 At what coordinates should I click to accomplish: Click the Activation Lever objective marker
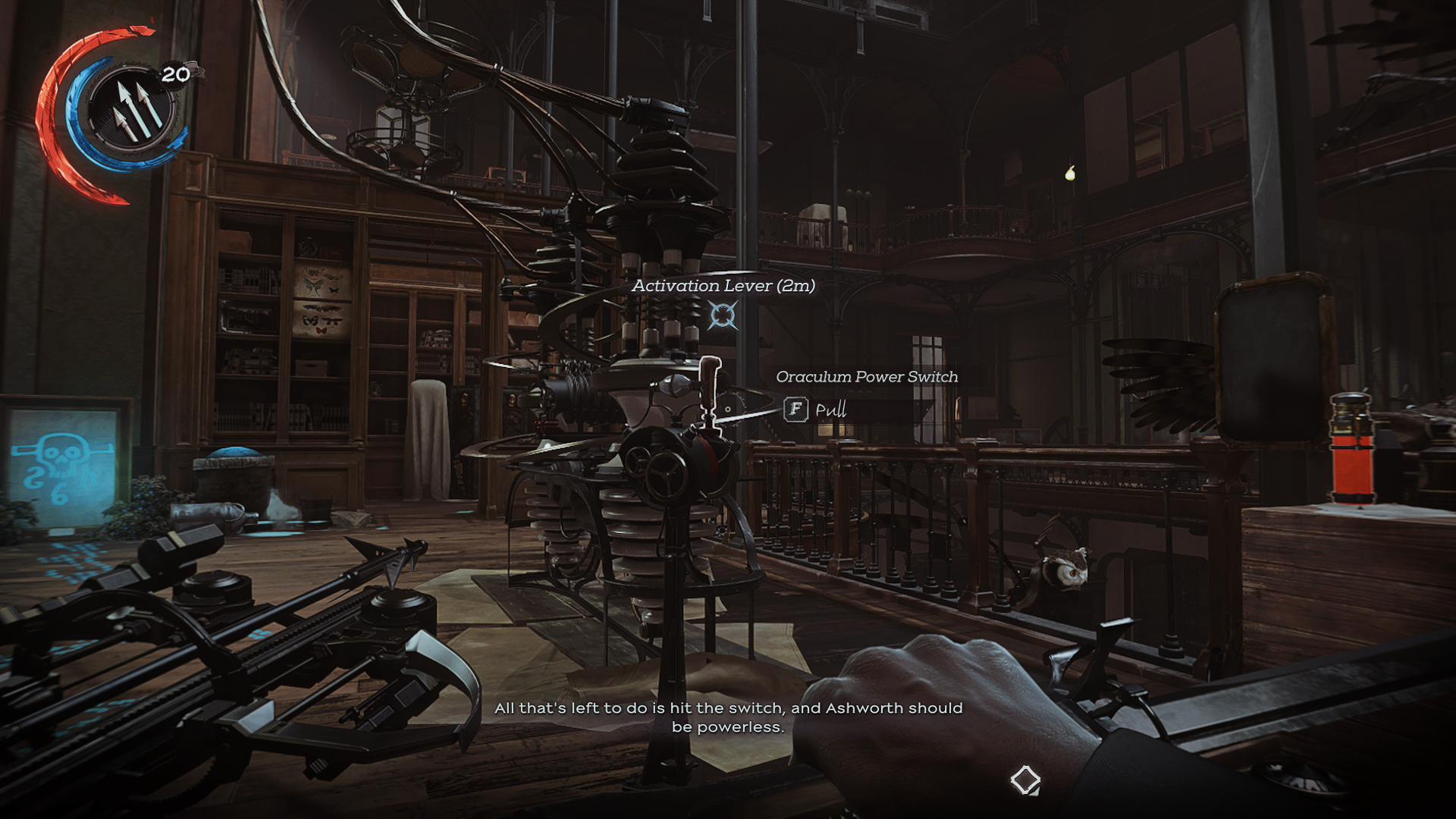pos(722,315)
